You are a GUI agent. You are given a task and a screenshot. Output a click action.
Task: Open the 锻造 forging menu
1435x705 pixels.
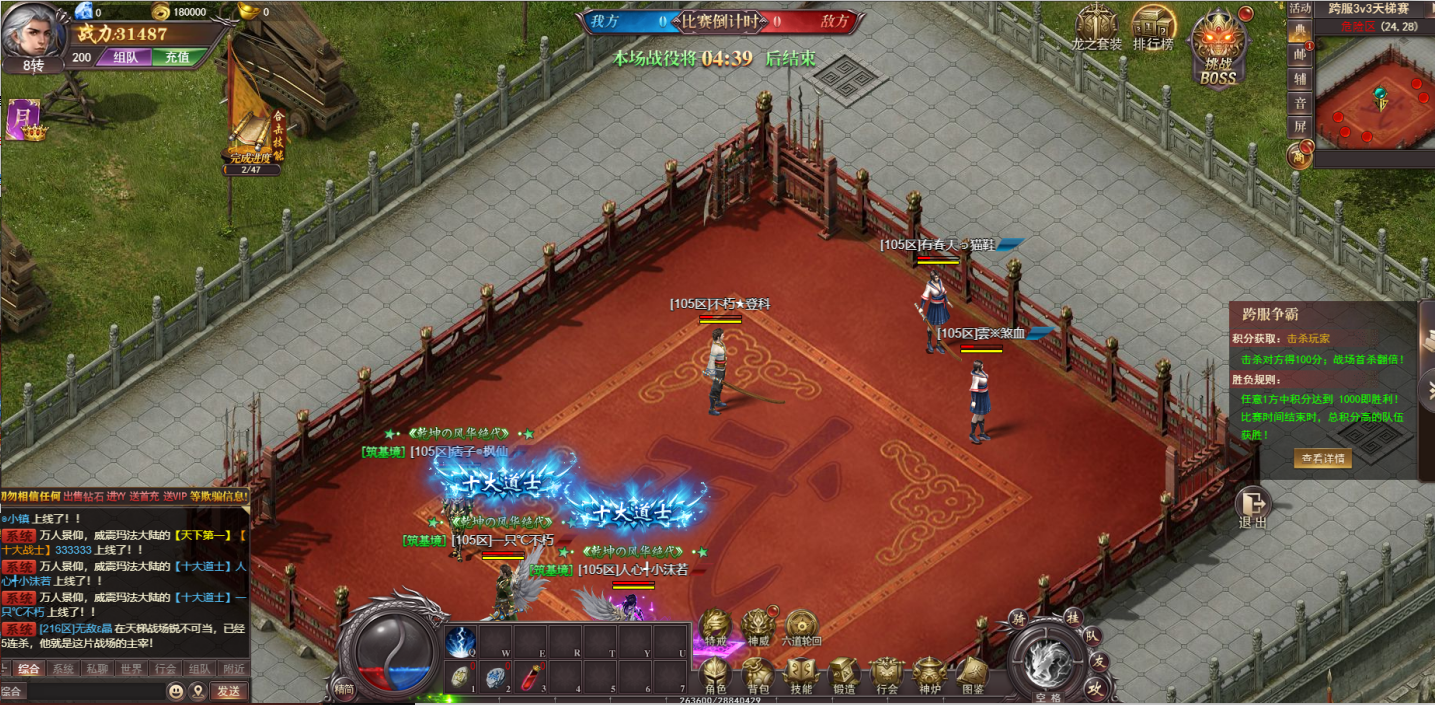click(x=843, y=676)
